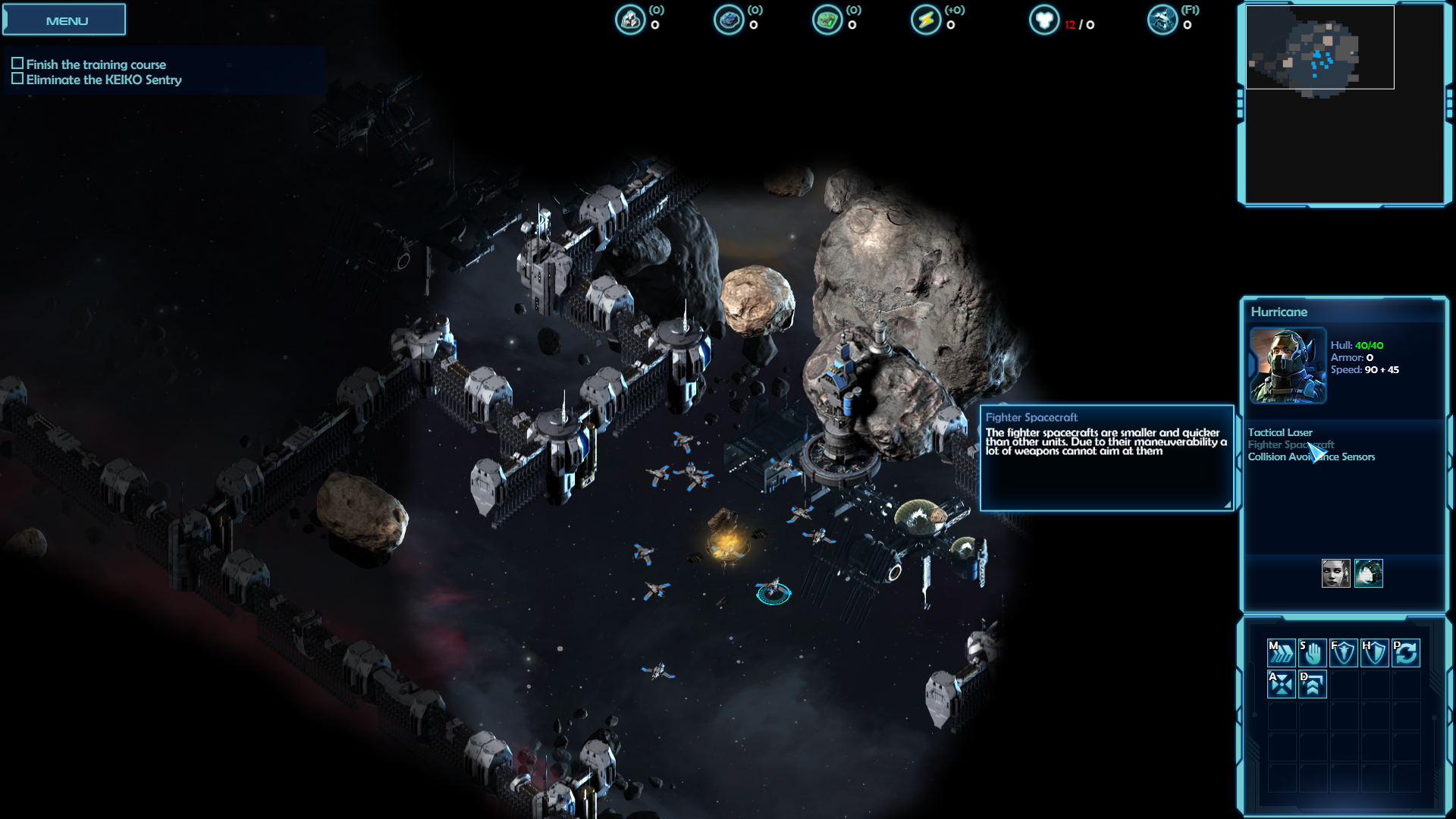Activate the Patrol circular-arrows command (P)
Screen dimensions: 1456x819
(1405, 652)
